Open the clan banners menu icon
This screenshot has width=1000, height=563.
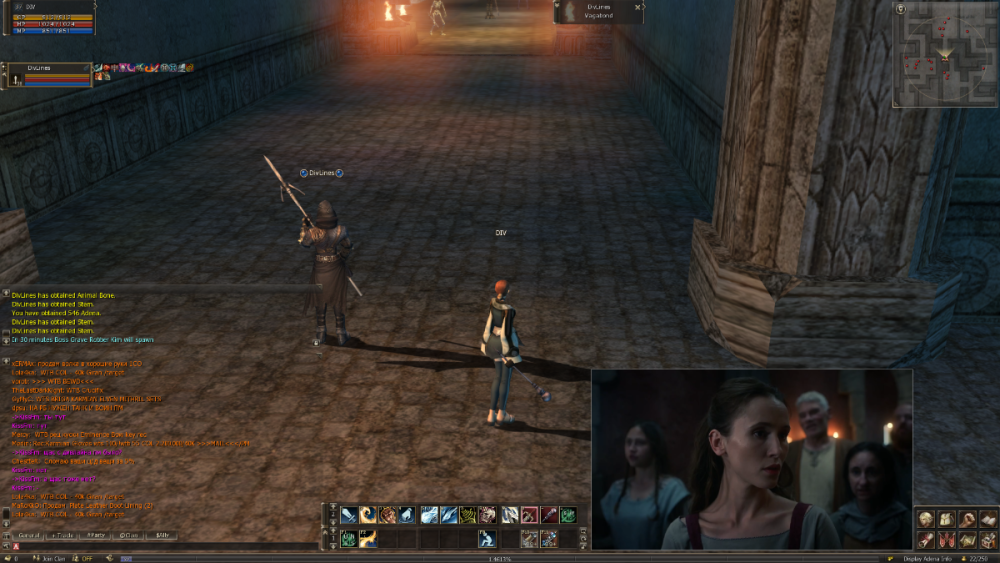[946, 540]
